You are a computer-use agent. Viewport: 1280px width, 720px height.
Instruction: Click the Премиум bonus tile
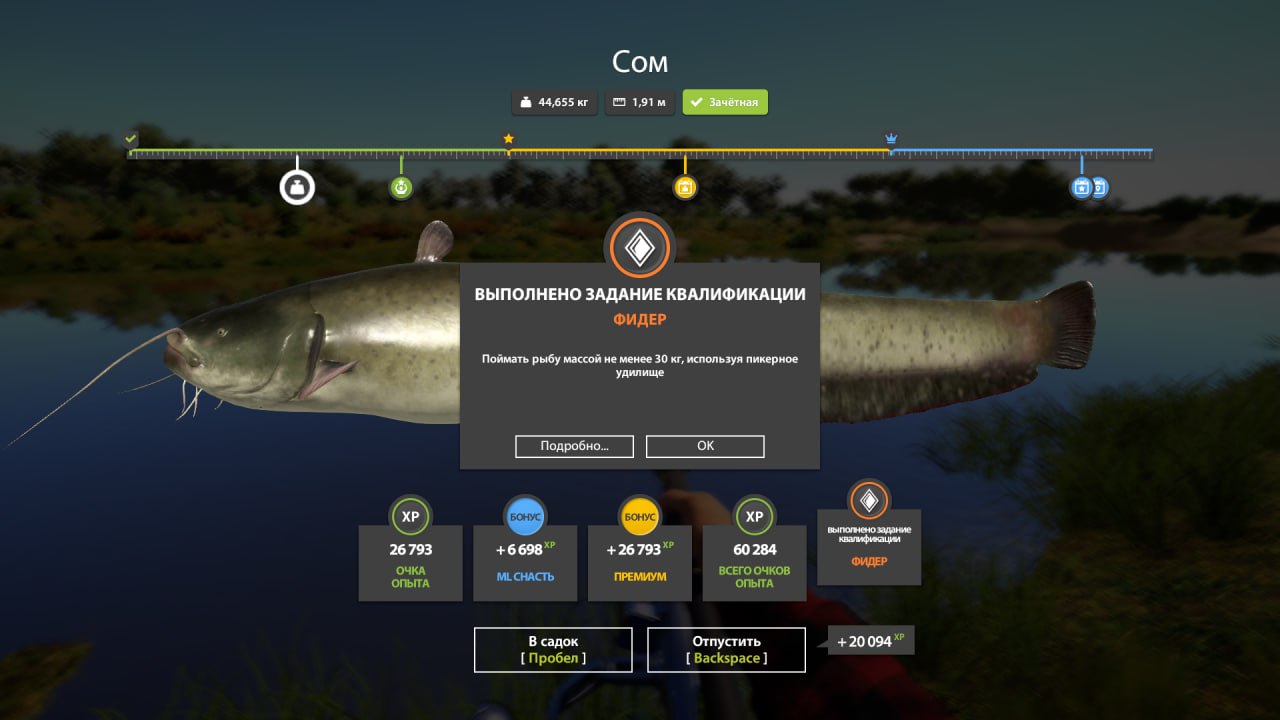pos(640,562)
